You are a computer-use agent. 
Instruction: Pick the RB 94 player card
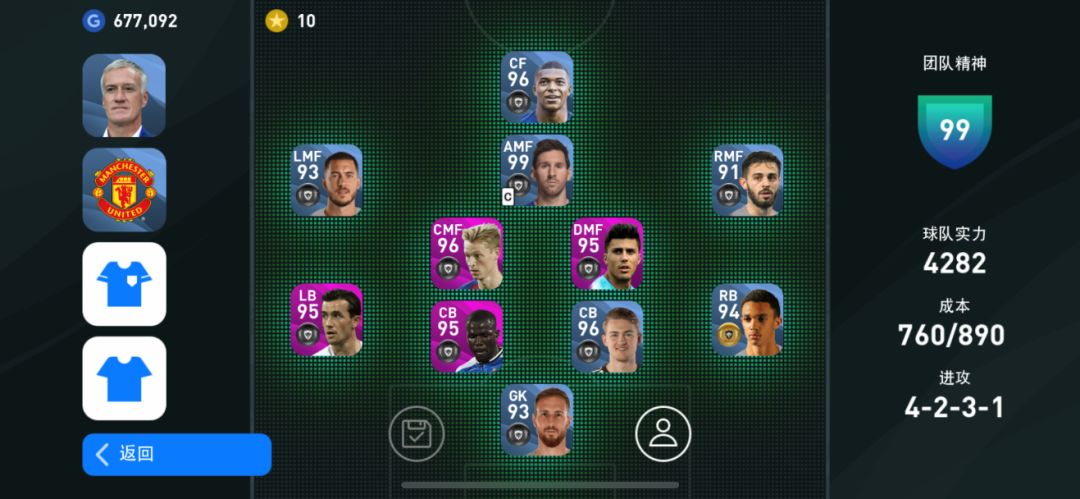[747, 321]
